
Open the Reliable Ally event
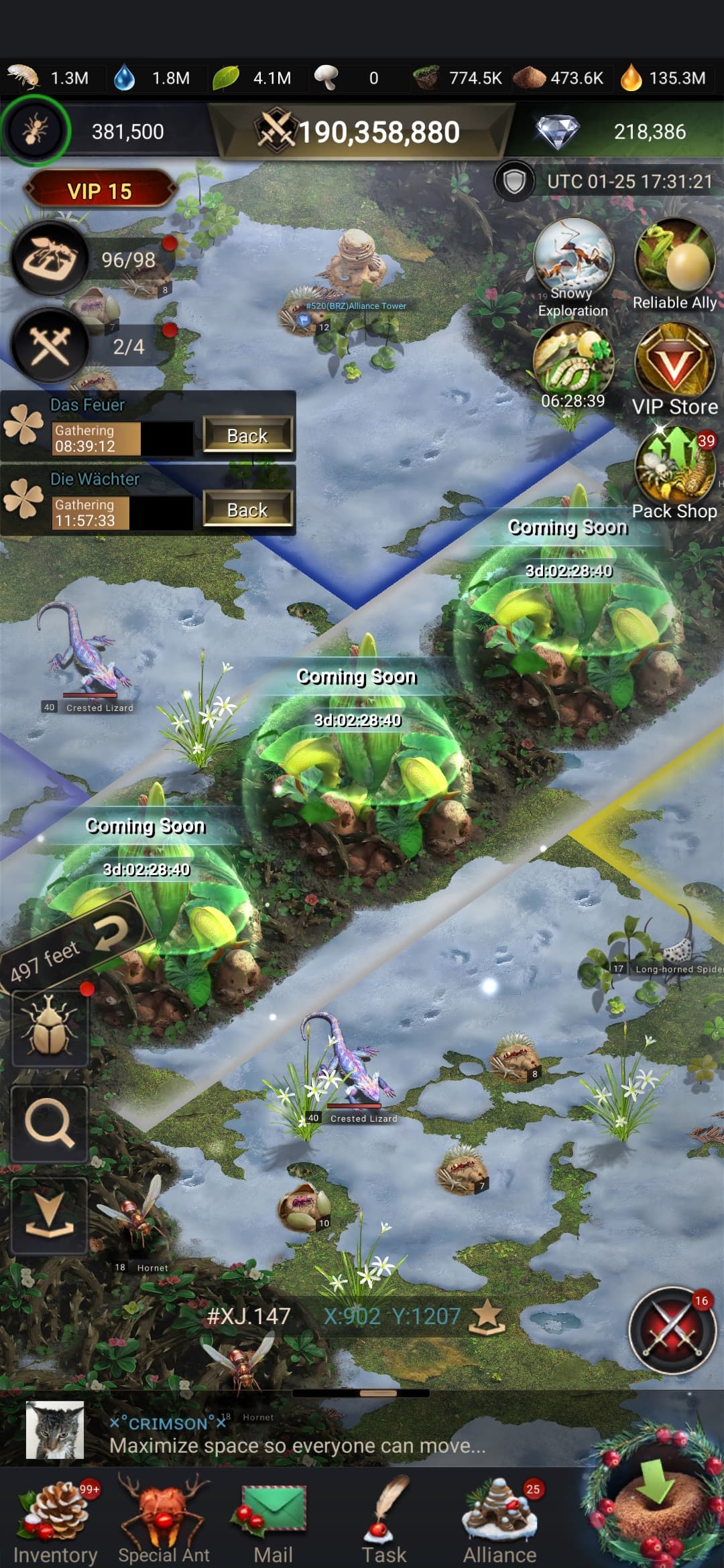click(674, 265)
